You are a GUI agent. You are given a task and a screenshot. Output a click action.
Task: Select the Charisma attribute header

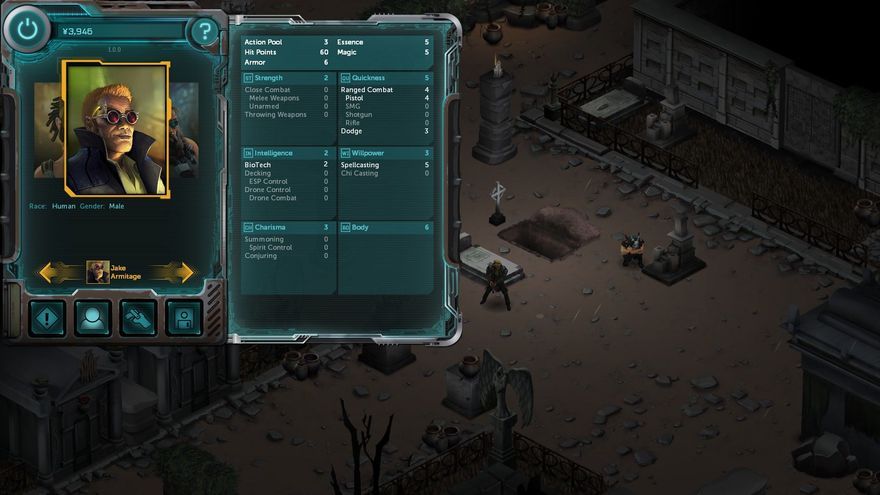tap(287, 227)
